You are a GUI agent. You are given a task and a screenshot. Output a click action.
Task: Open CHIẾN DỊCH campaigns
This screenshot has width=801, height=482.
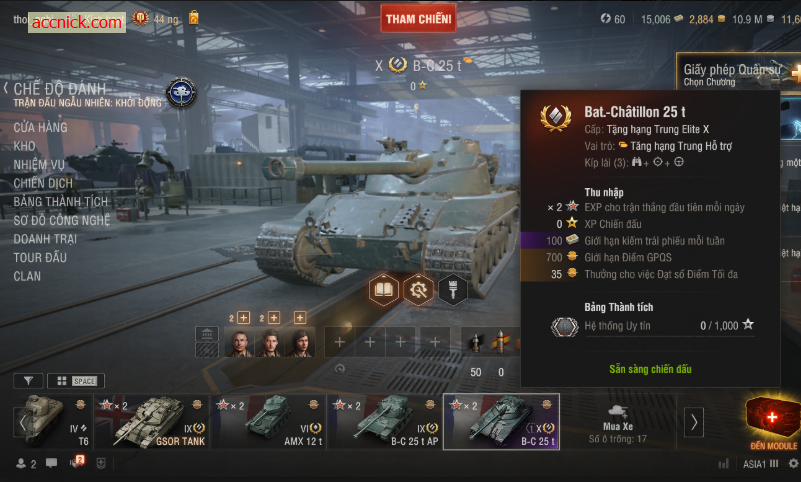[43, 183]
